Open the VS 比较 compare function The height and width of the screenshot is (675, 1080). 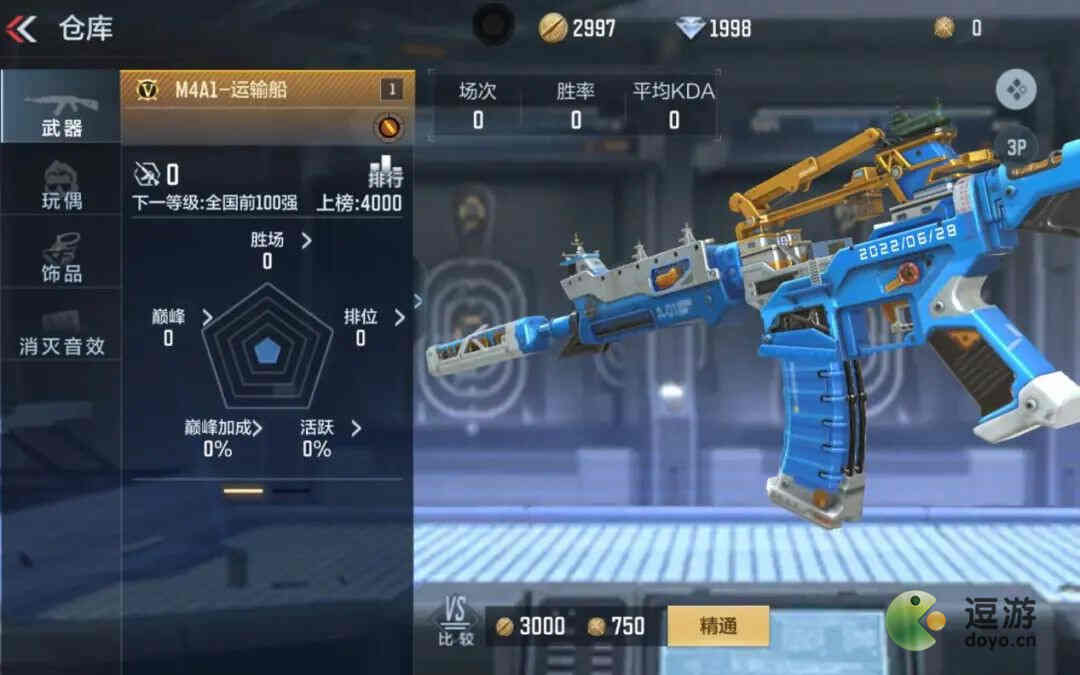coord(456,622)
